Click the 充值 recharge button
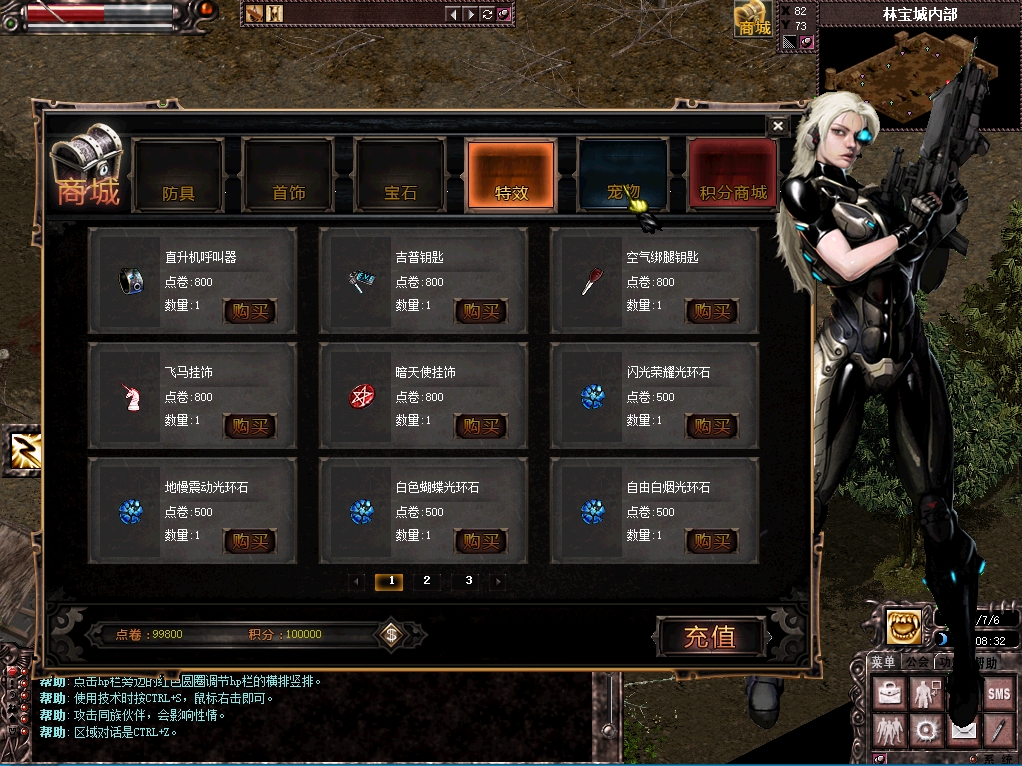 711,636
